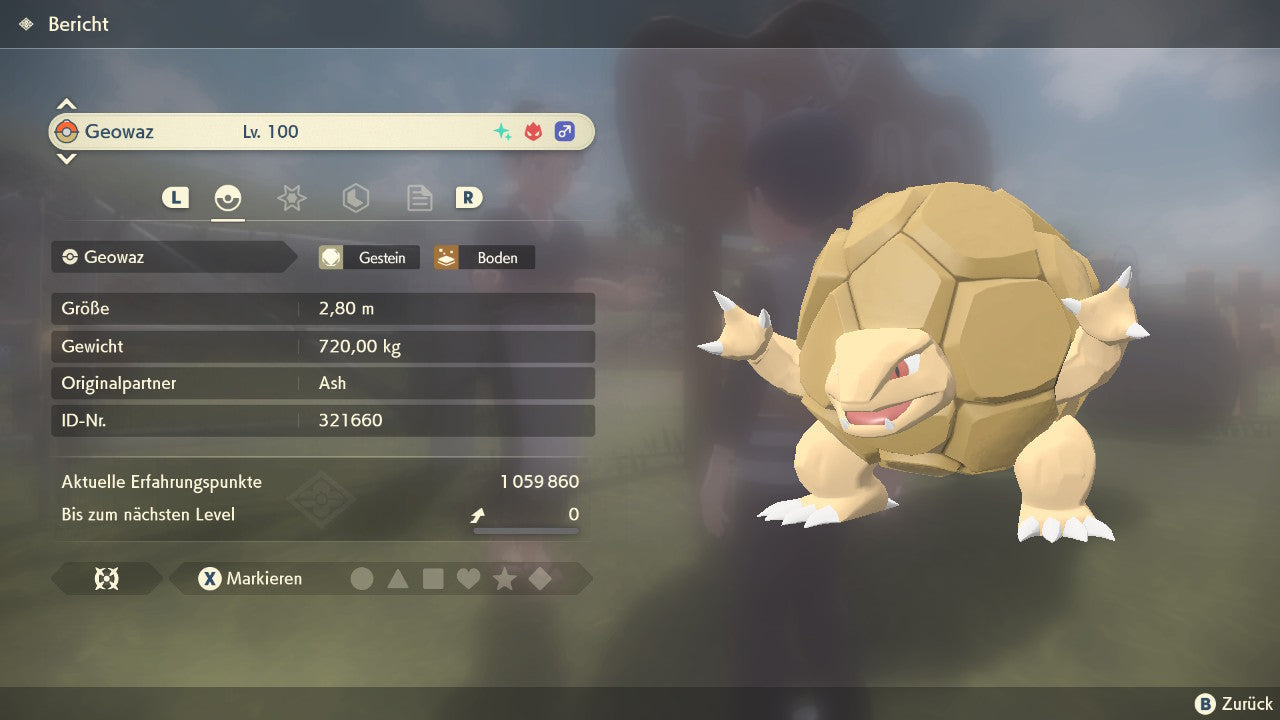
Task: Switch to the starburst stats tab
Action: point(291,198)
